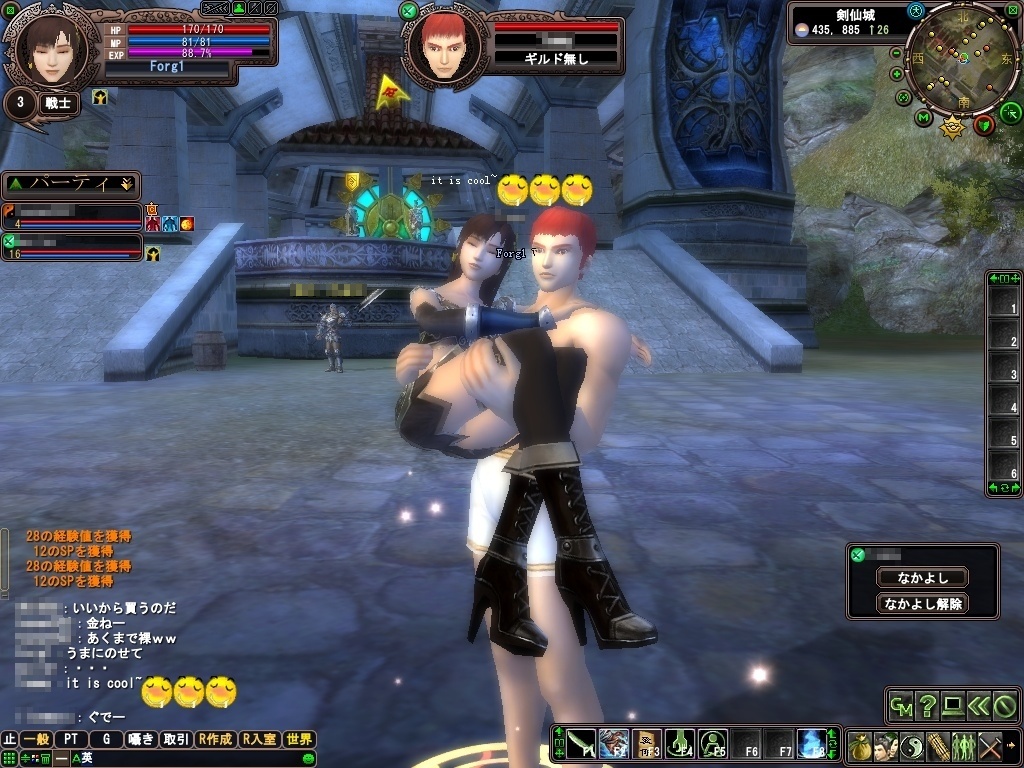
Task: Expand the パーティ party panel header
Action: coord(70,185)
